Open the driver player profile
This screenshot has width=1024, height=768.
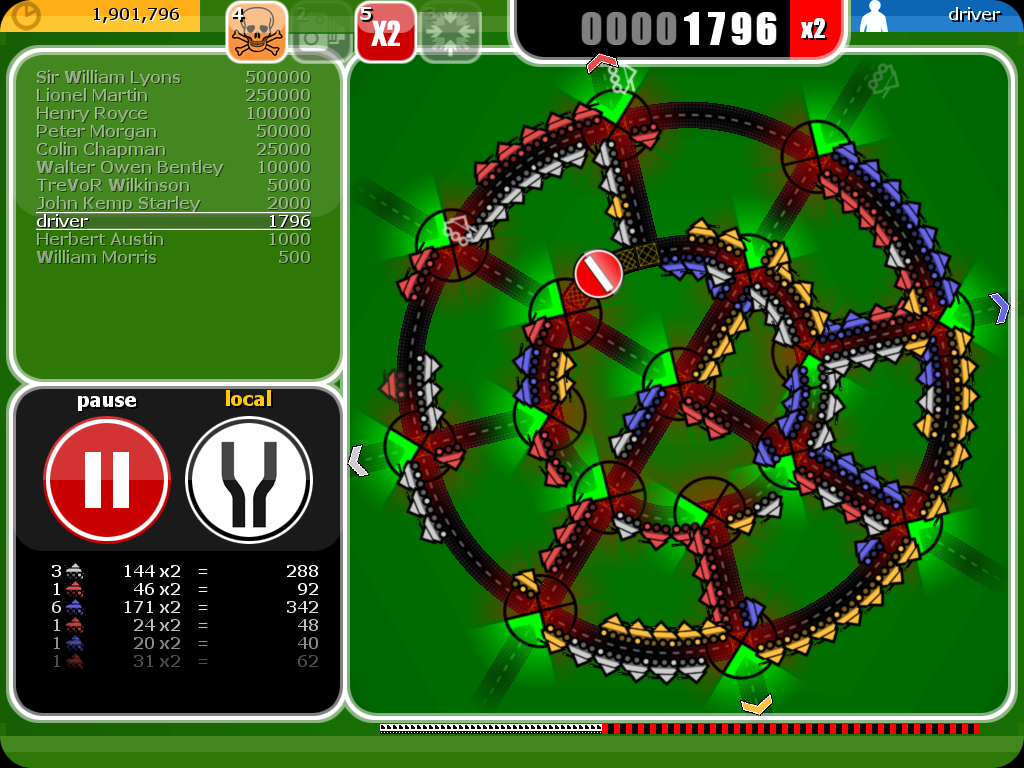936,16
